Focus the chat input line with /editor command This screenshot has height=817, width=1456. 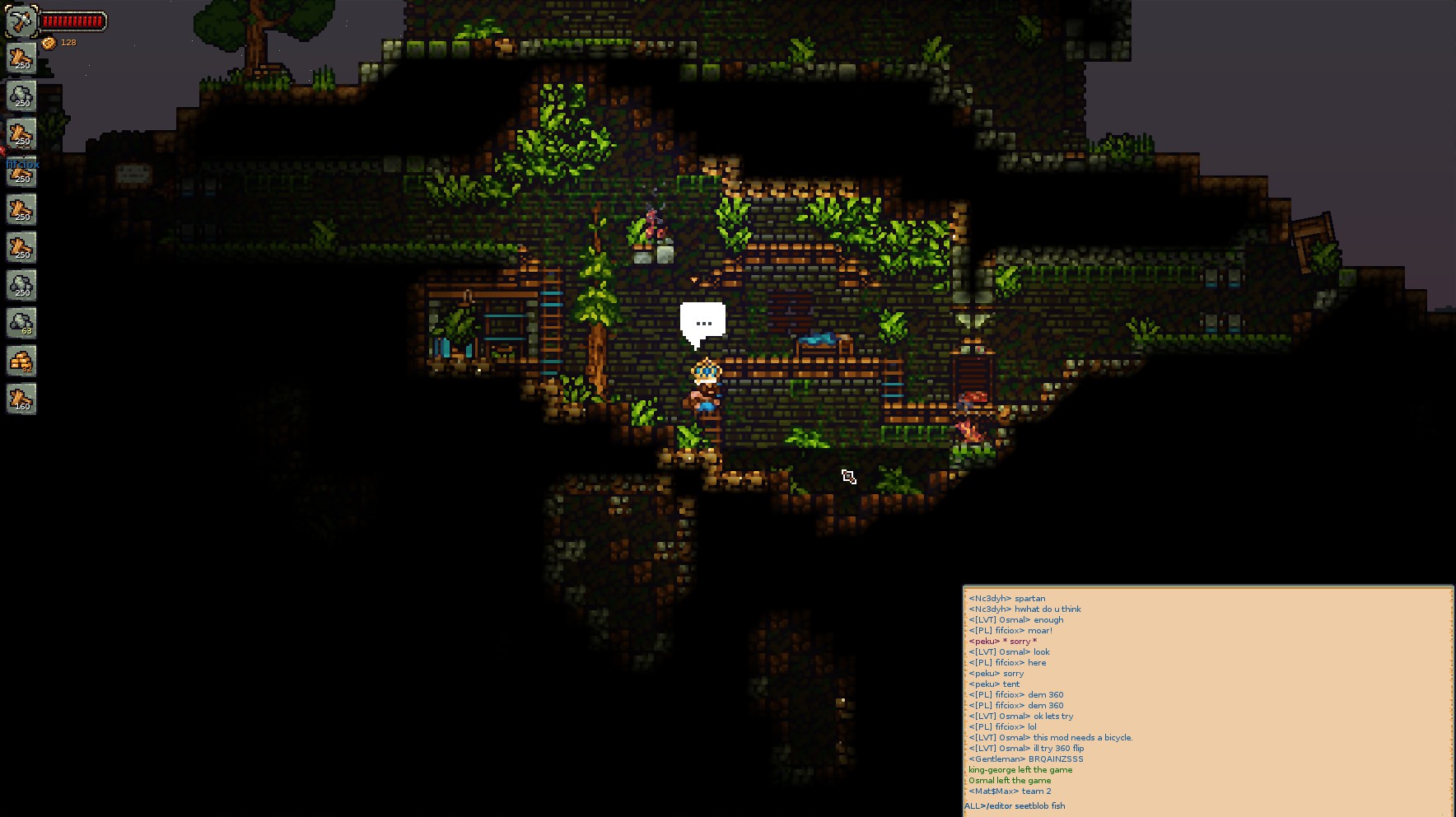coord(1206,805)
